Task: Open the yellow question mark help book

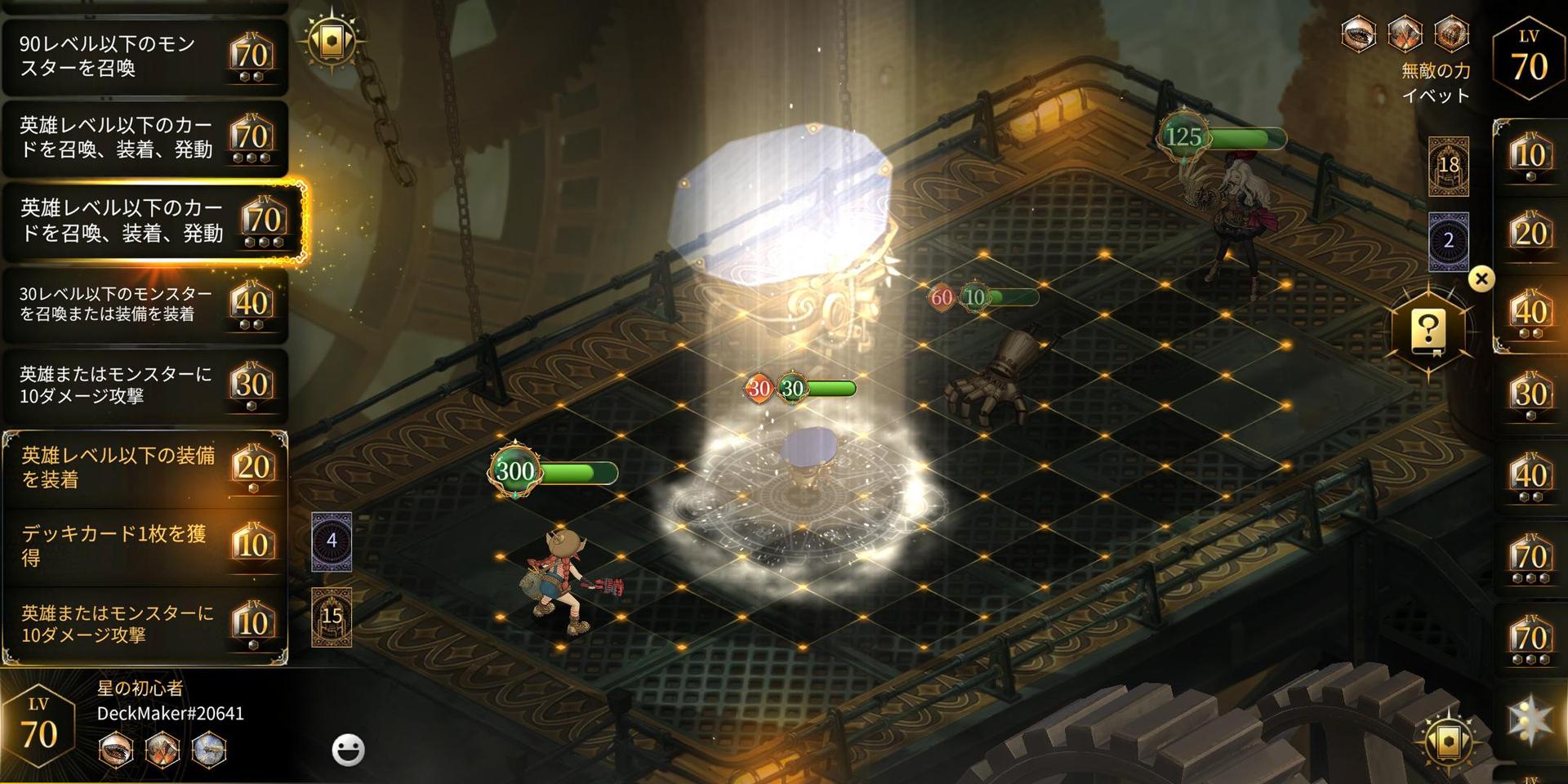Action: coord(1428,332)
